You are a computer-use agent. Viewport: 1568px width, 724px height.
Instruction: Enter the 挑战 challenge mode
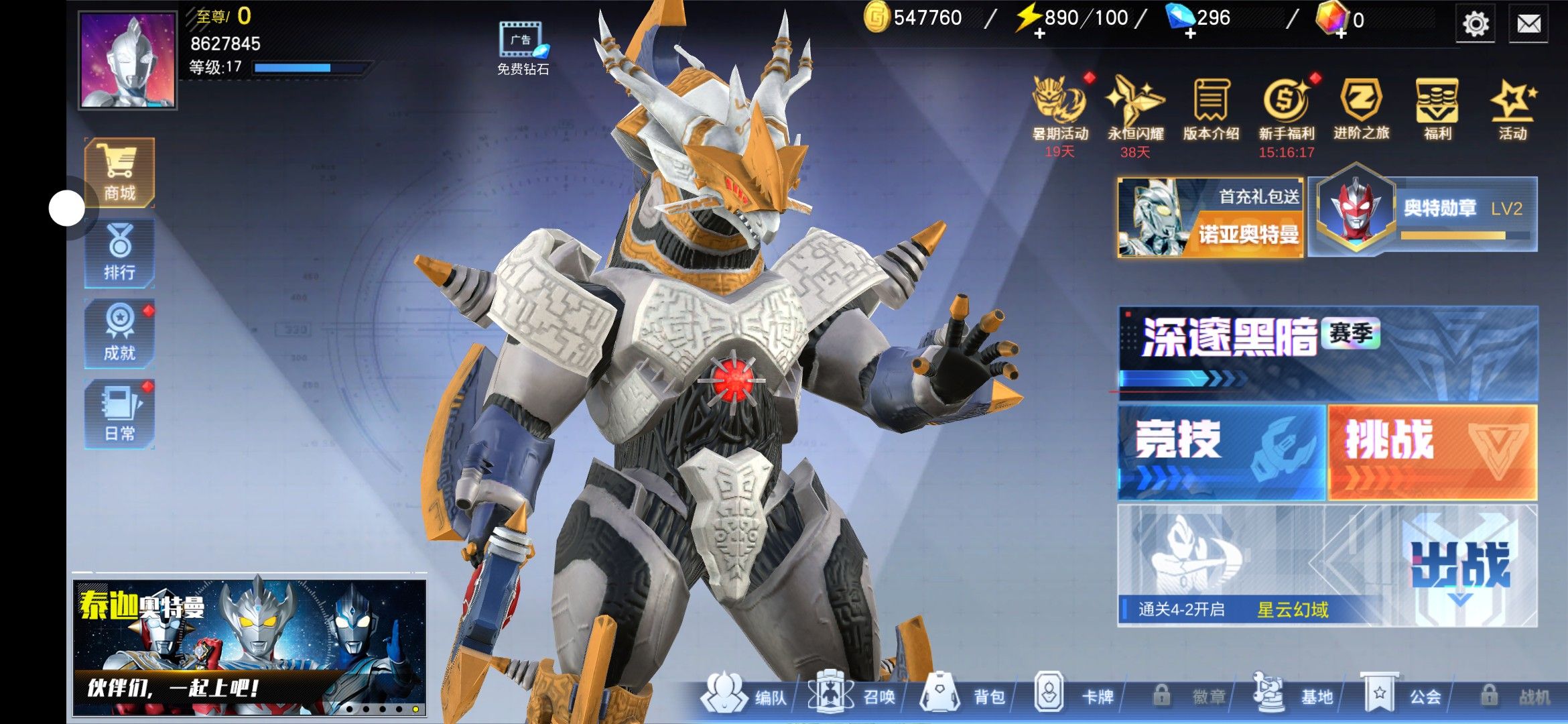pos(1433,452)
